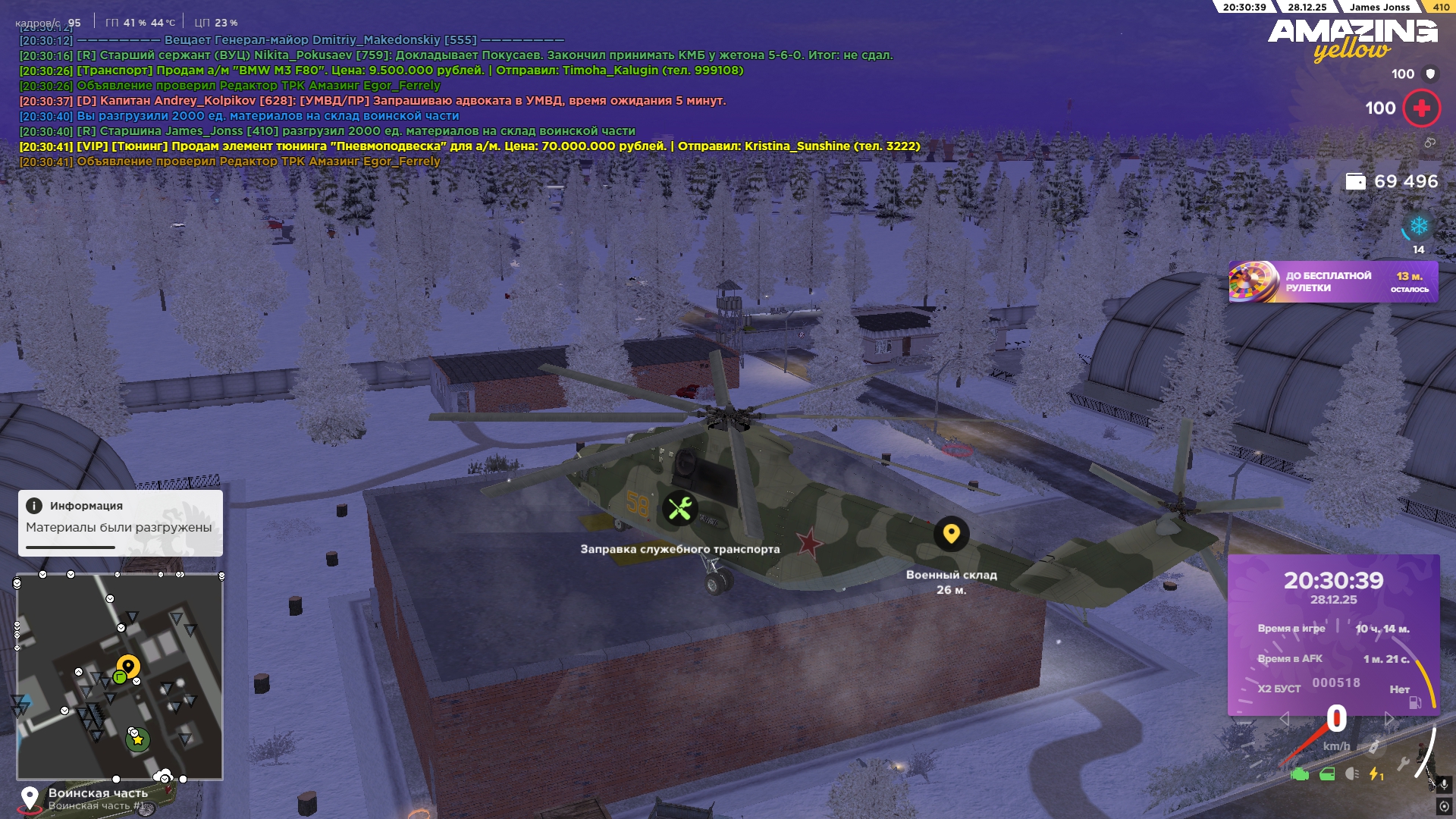
Task: Click the Информация notification popup
Action: click(121, 522)
